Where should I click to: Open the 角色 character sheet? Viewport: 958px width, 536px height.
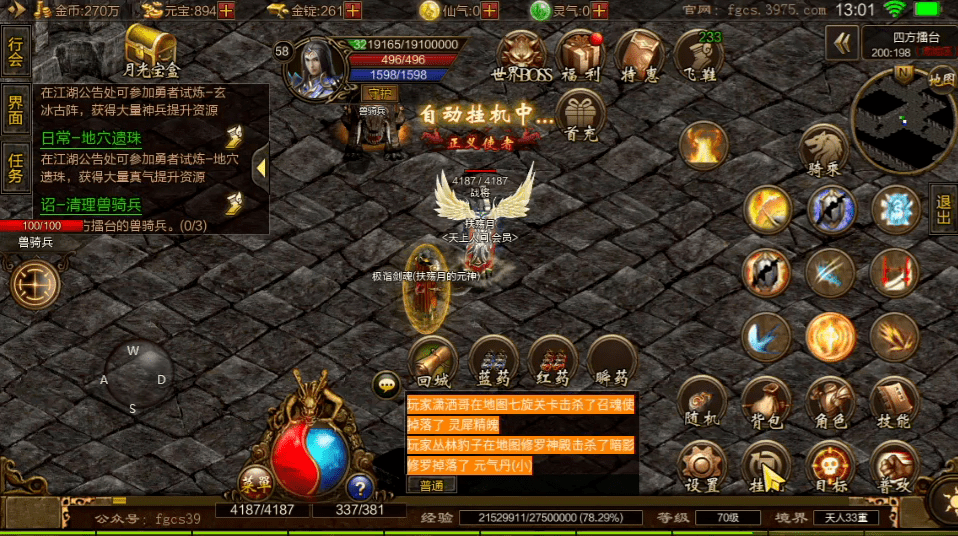[830, 401]
